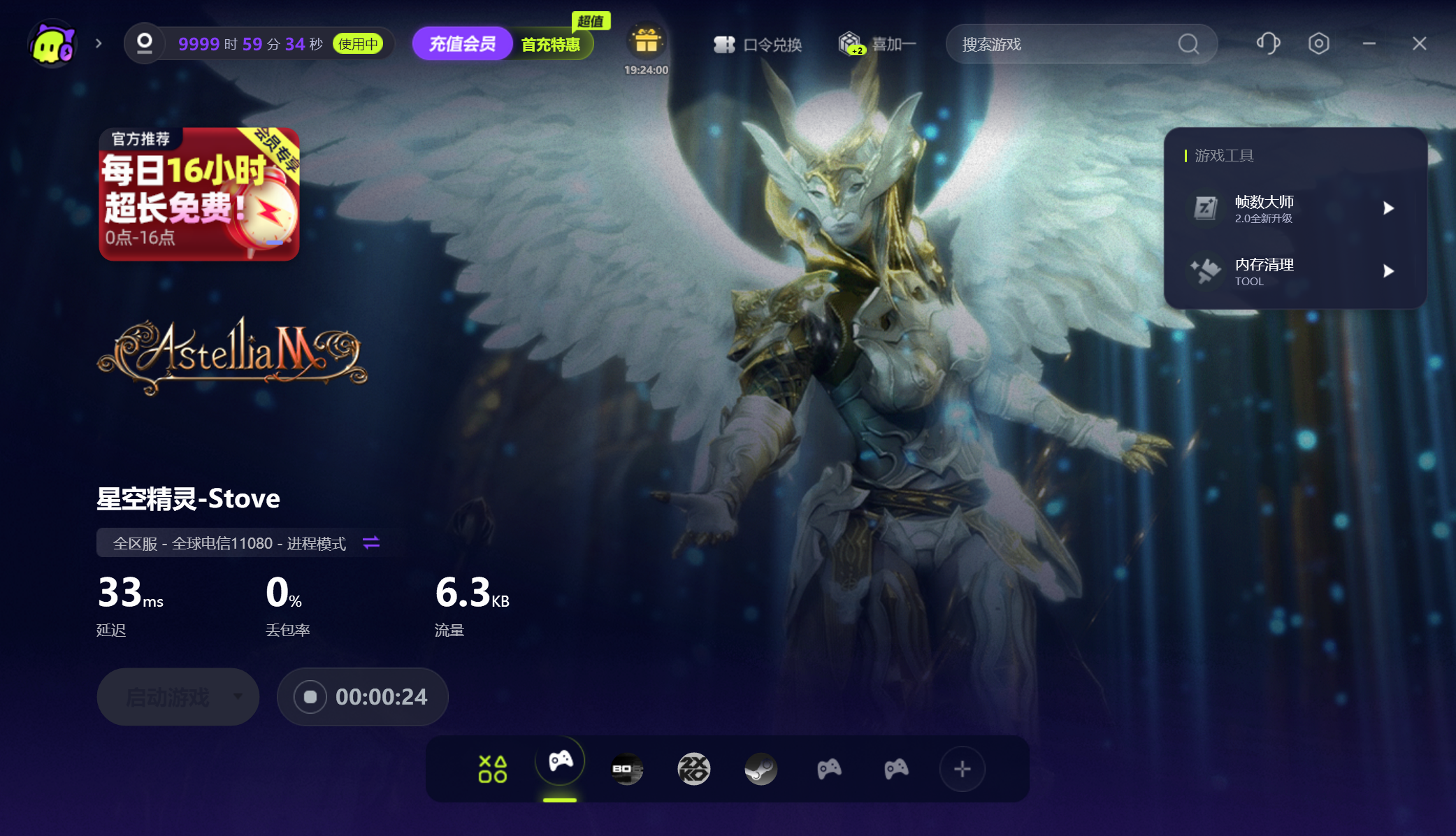
Task: Switch server region and acceleration mode
Action: (x=371, y=542)
